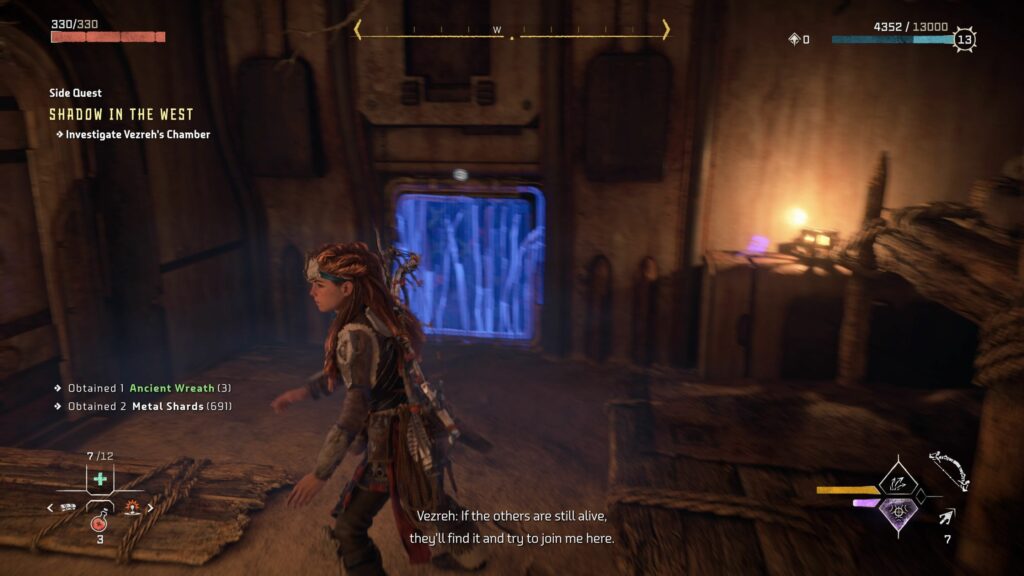Activate the purple crosshair ability diamond
1024x576 pixels.
pos(897,511)
